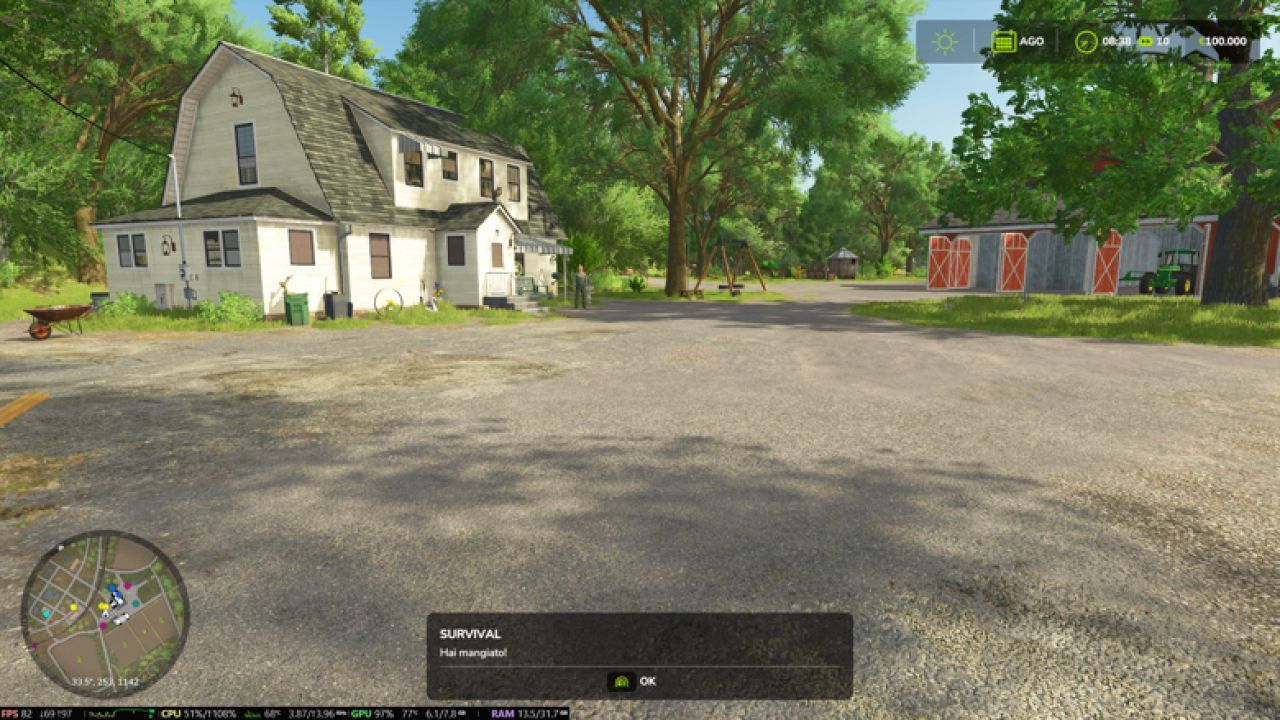1280x720 pixels.
Task: Select the SURVIVAL dialog title
Action: (470, 632)
